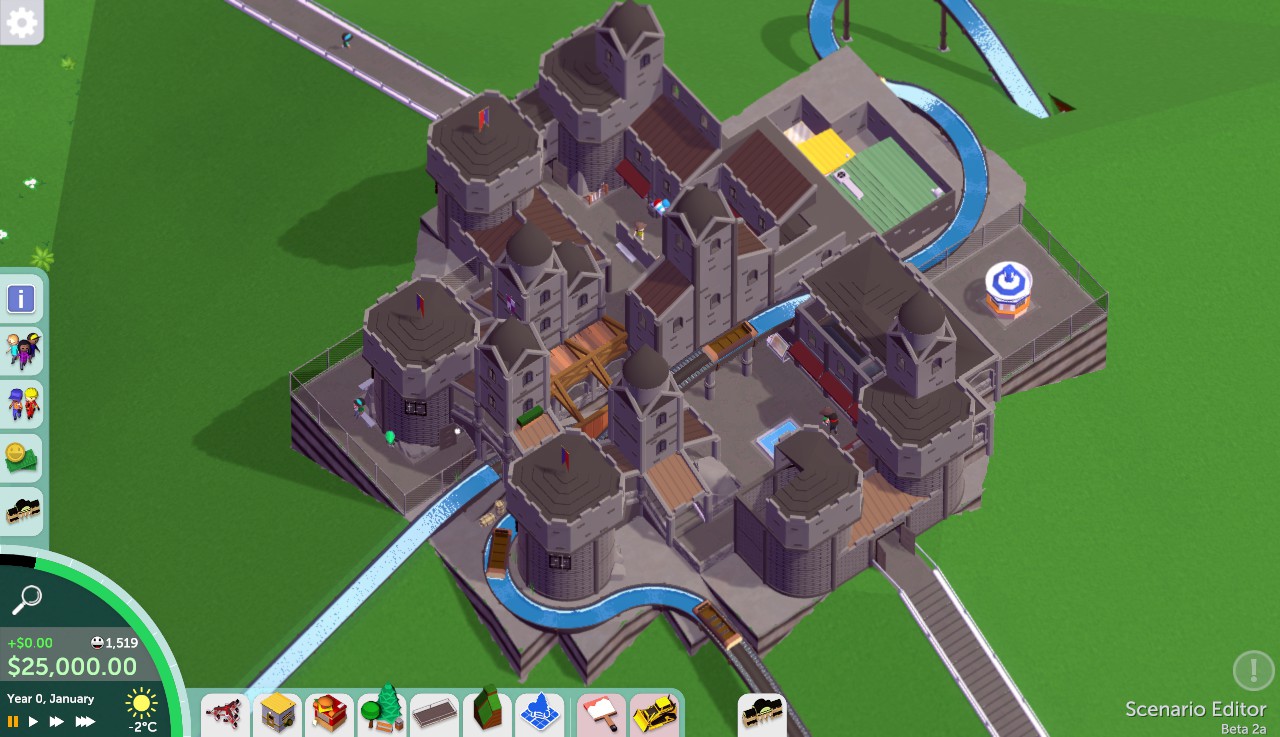The image size is (1280, 737).
Task: Open the rides menu
Action: pos(224,714)
